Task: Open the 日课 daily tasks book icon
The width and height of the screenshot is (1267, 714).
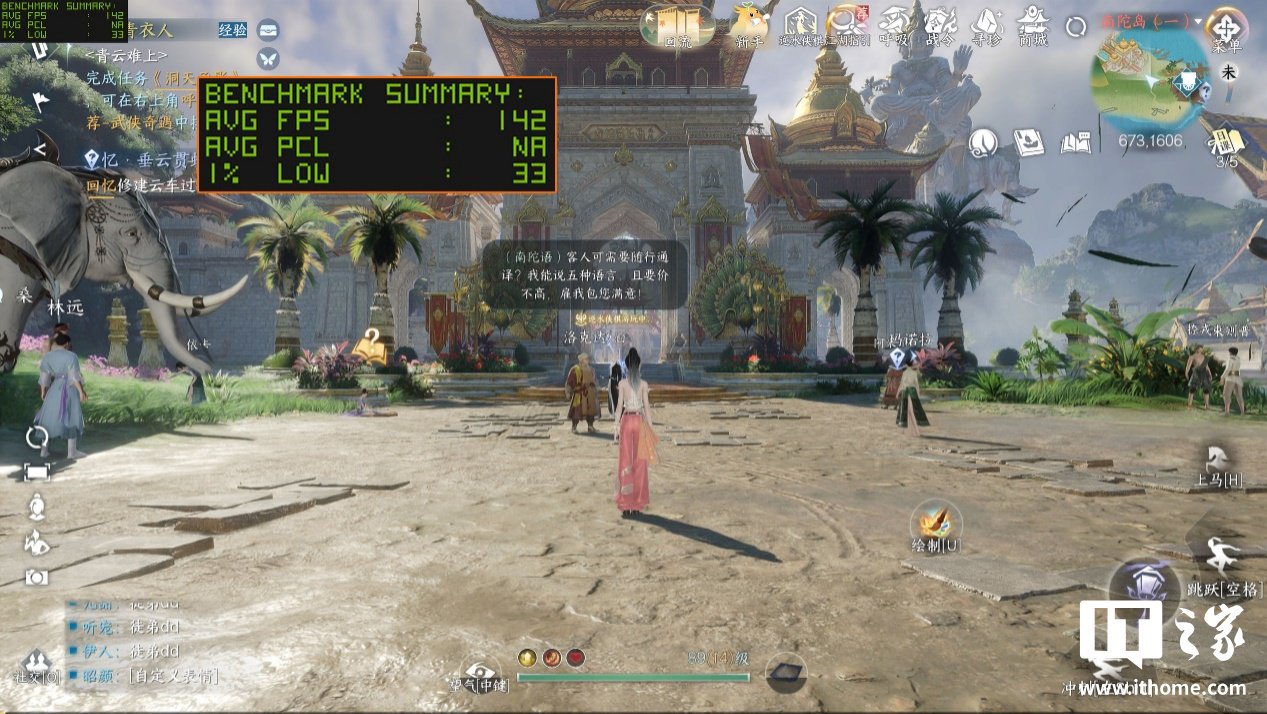Action: click(x=1226, y=142)
